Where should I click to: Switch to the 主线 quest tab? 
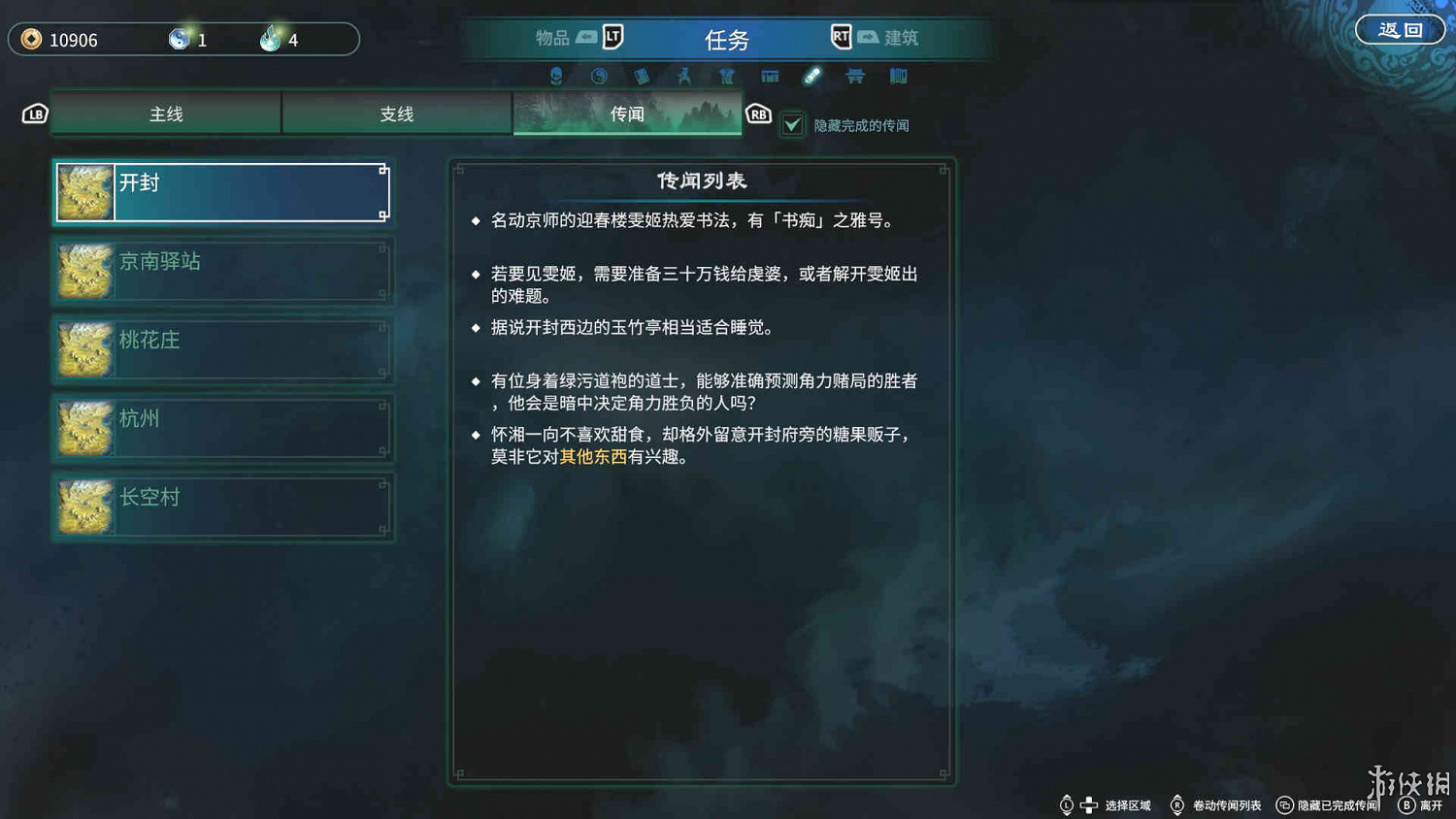click(164, 113)
